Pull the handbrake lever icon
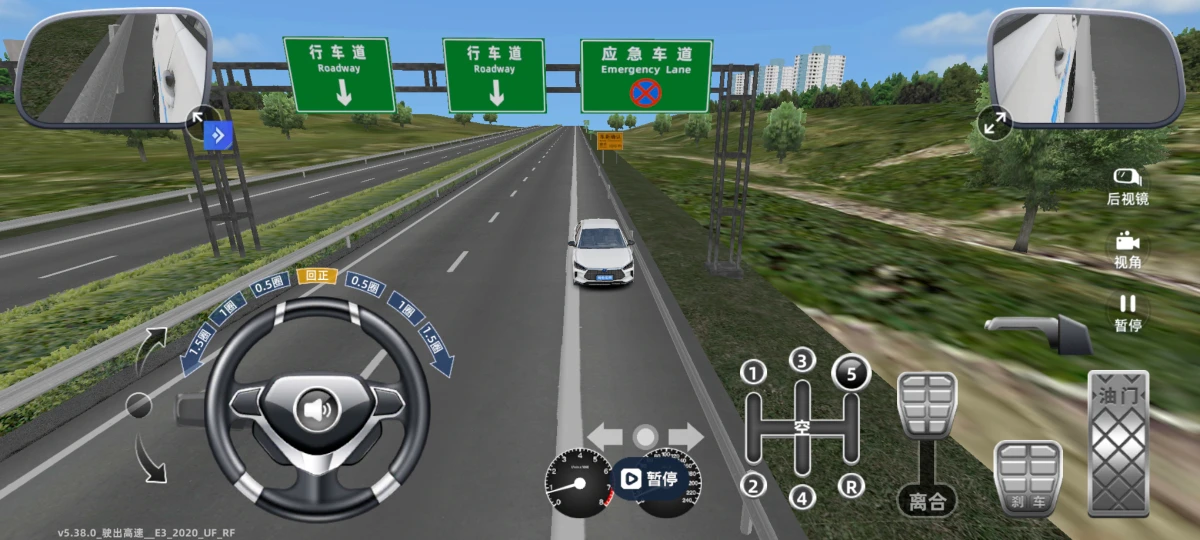 (1038, 333)
